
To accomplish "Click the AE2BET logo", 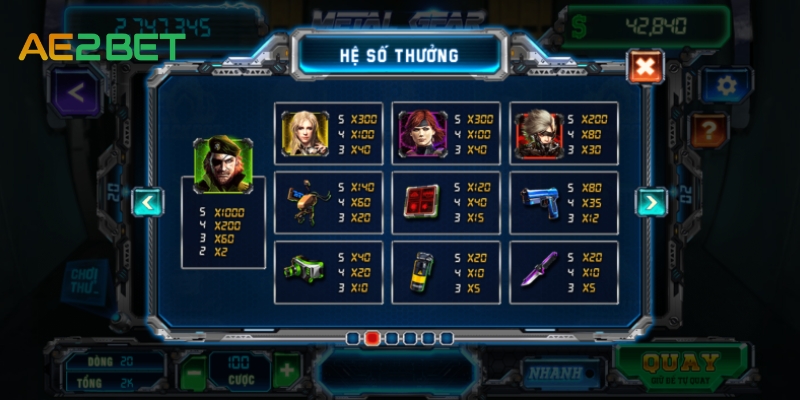I will [x=102, y=47].
